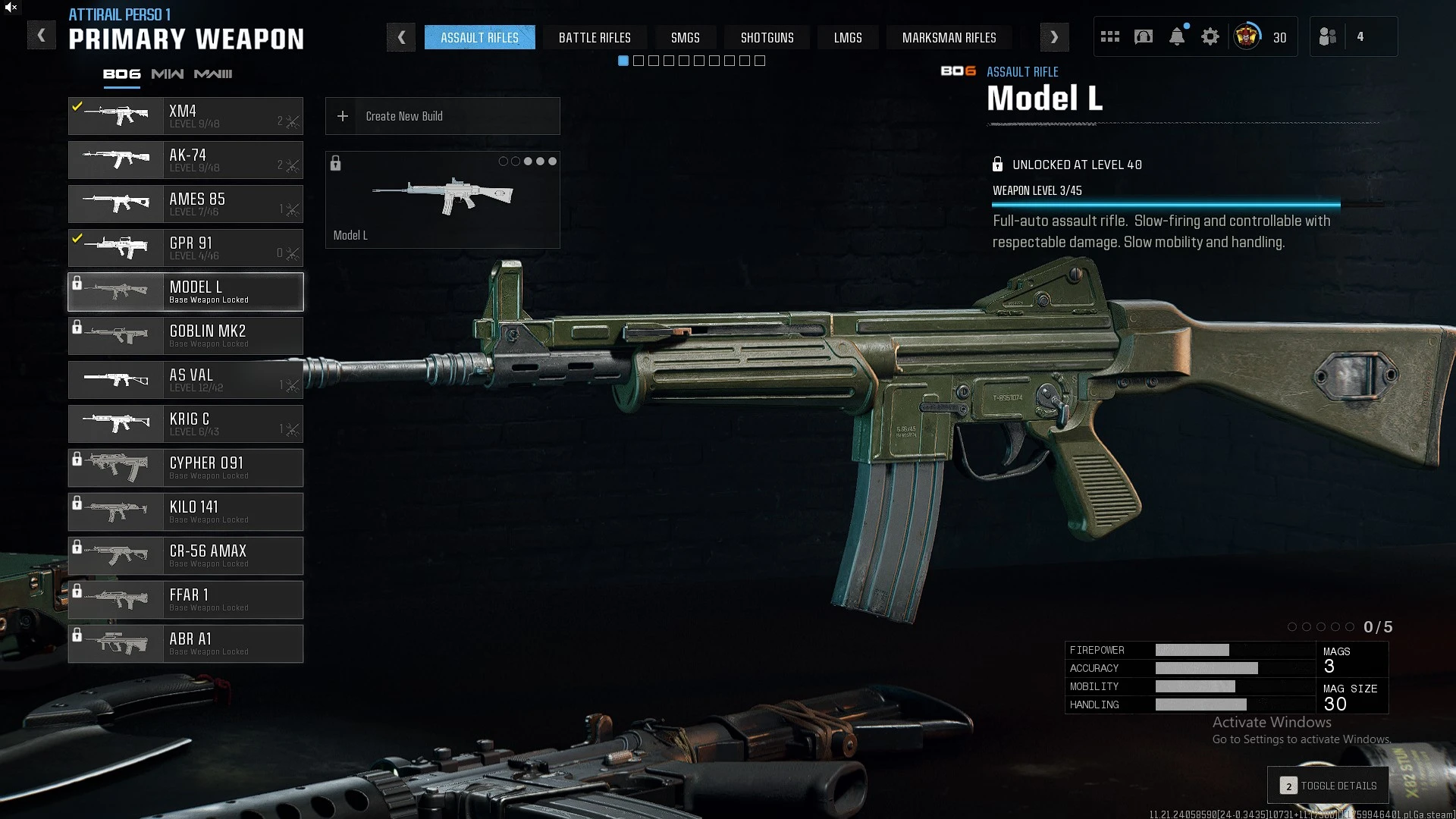Open the SMGs weapon category

click(x=685, y=37)
